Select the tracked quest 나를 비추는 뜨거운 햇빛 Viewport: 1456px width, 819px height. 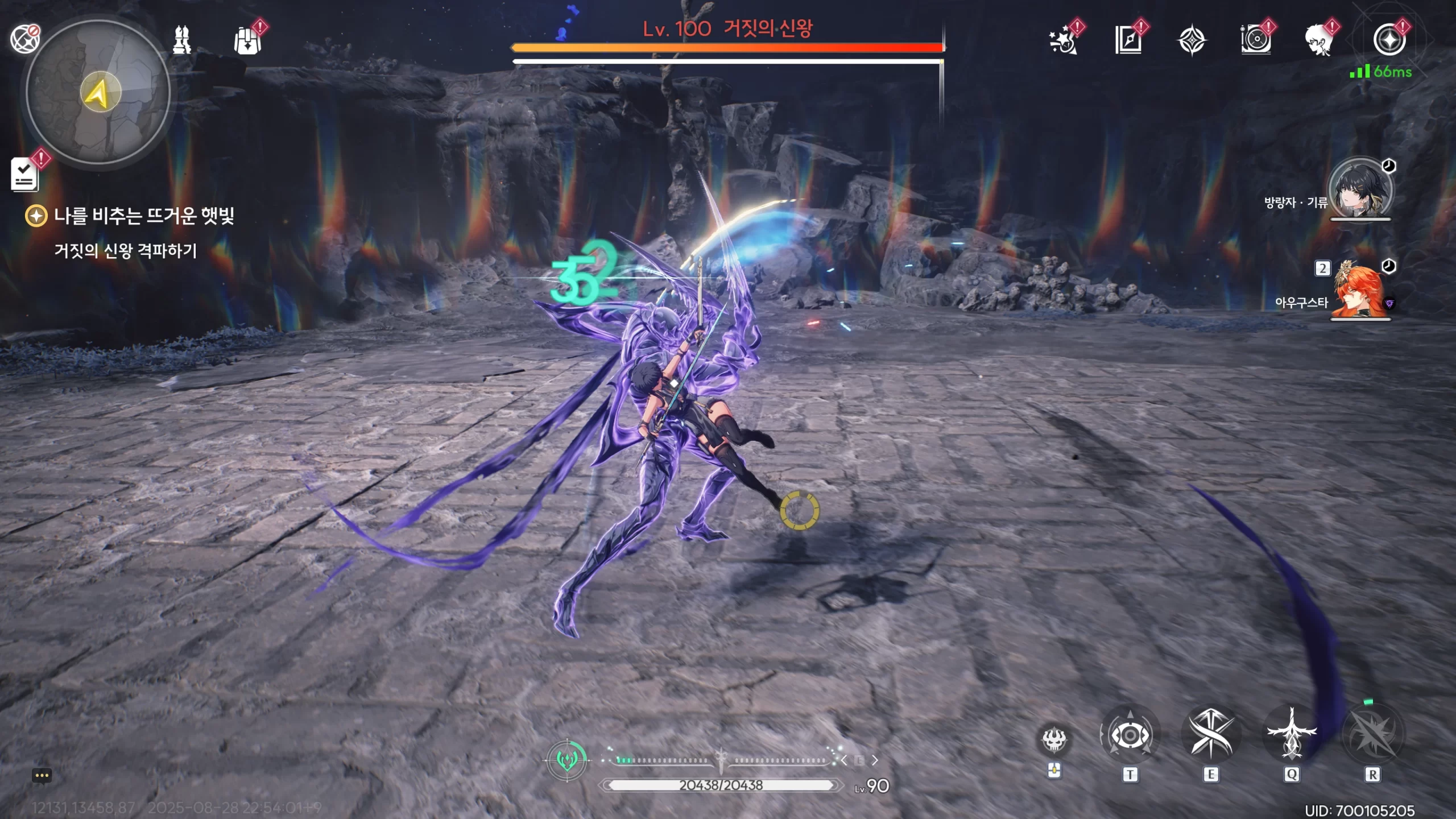143,216
